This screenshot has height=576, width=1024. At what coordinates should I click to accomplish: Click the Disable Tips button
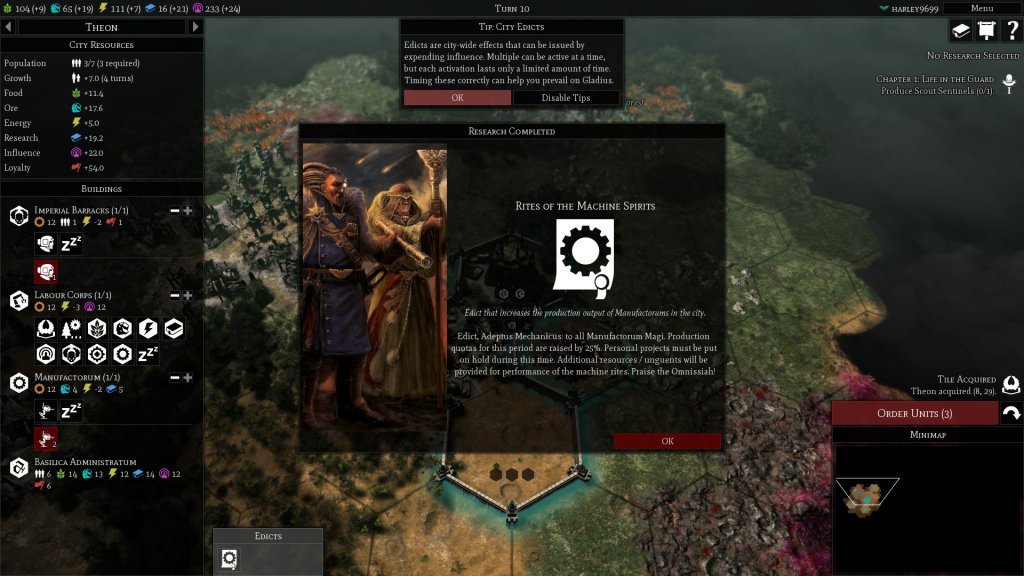(566, 98)
